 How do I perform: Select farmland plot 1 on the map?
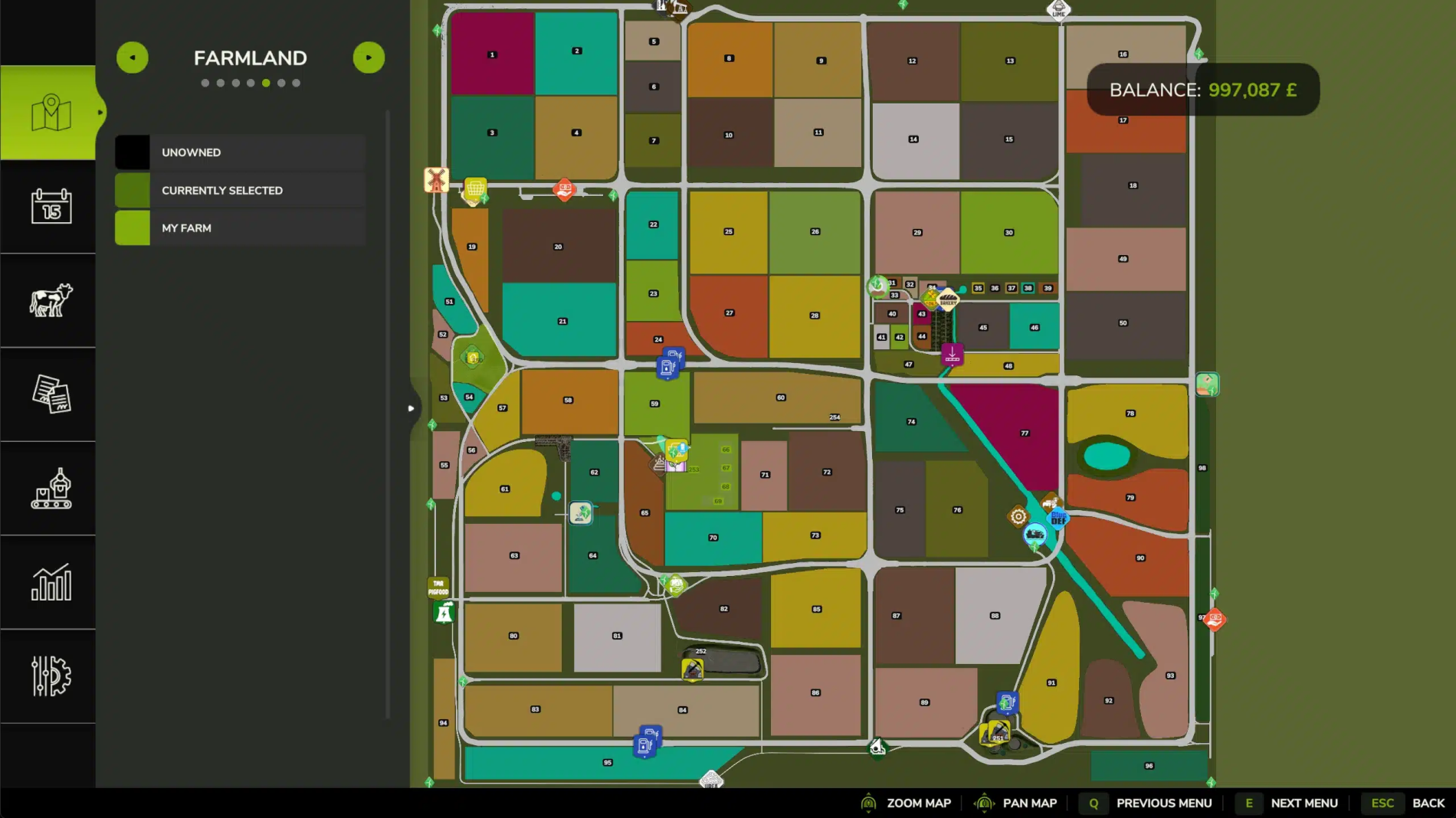[492, 54]
